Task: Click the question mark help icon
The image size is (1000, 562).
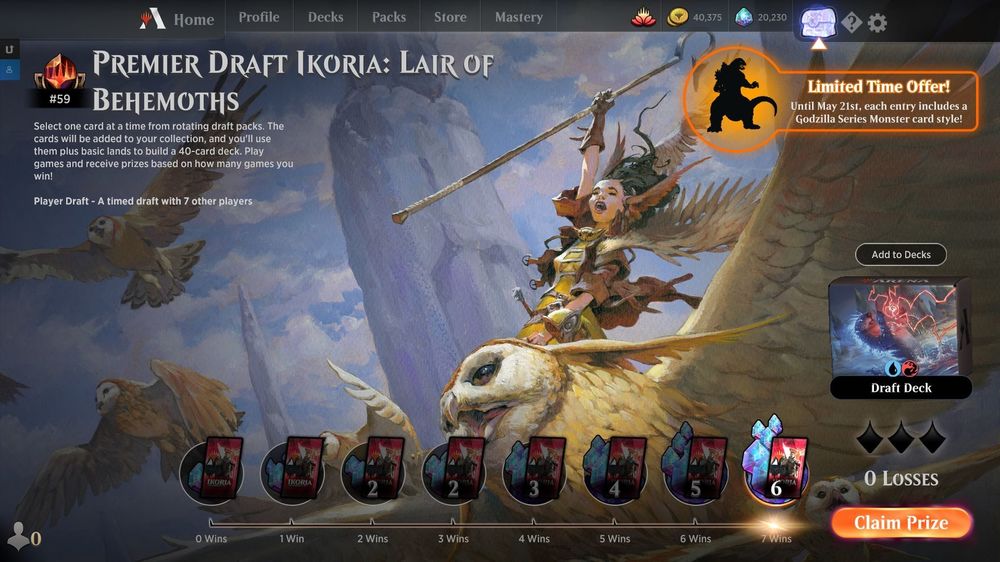Action: [x=851, y=22]
